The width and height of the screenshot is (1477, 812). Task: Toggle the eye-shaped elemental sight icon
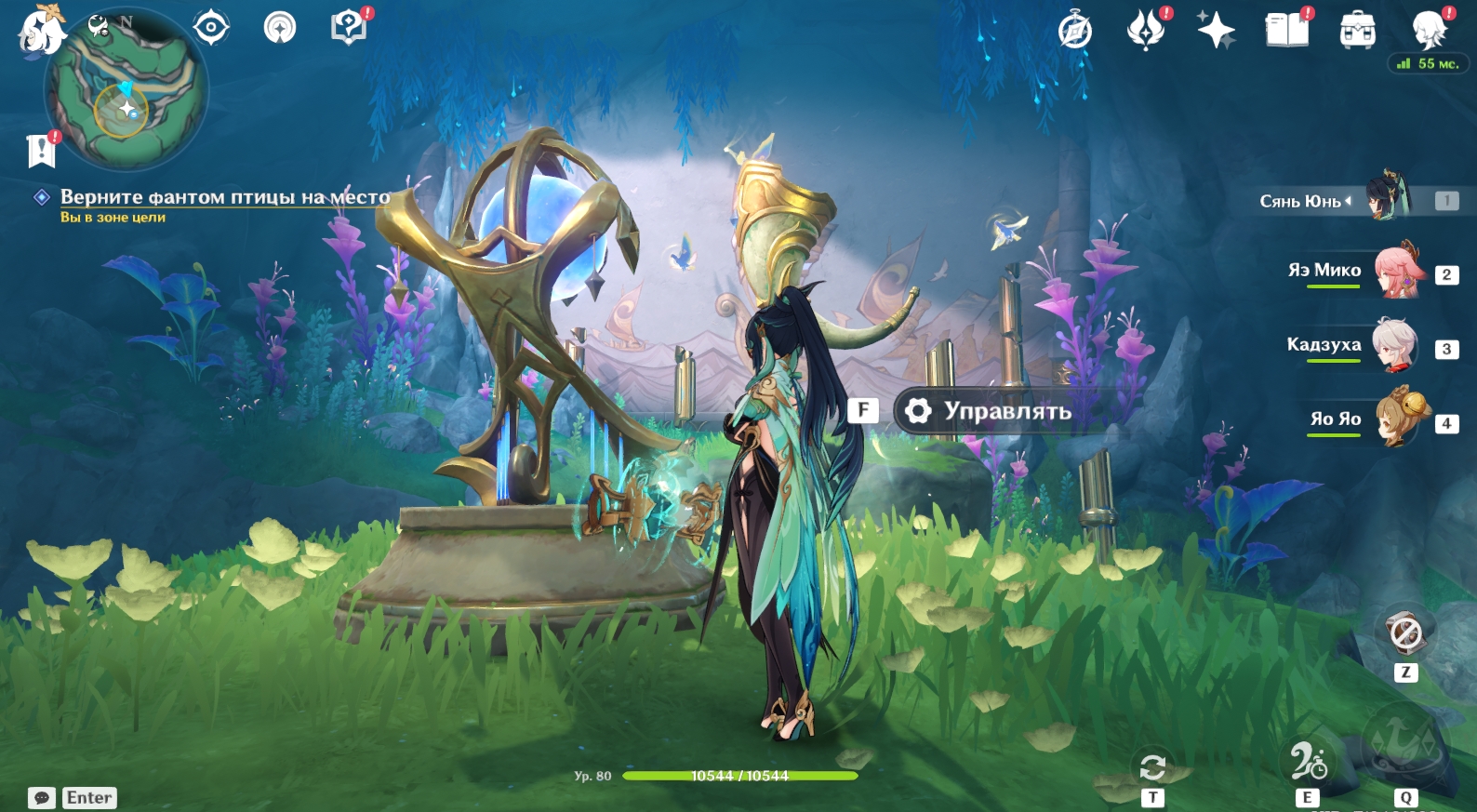[211, 27]
